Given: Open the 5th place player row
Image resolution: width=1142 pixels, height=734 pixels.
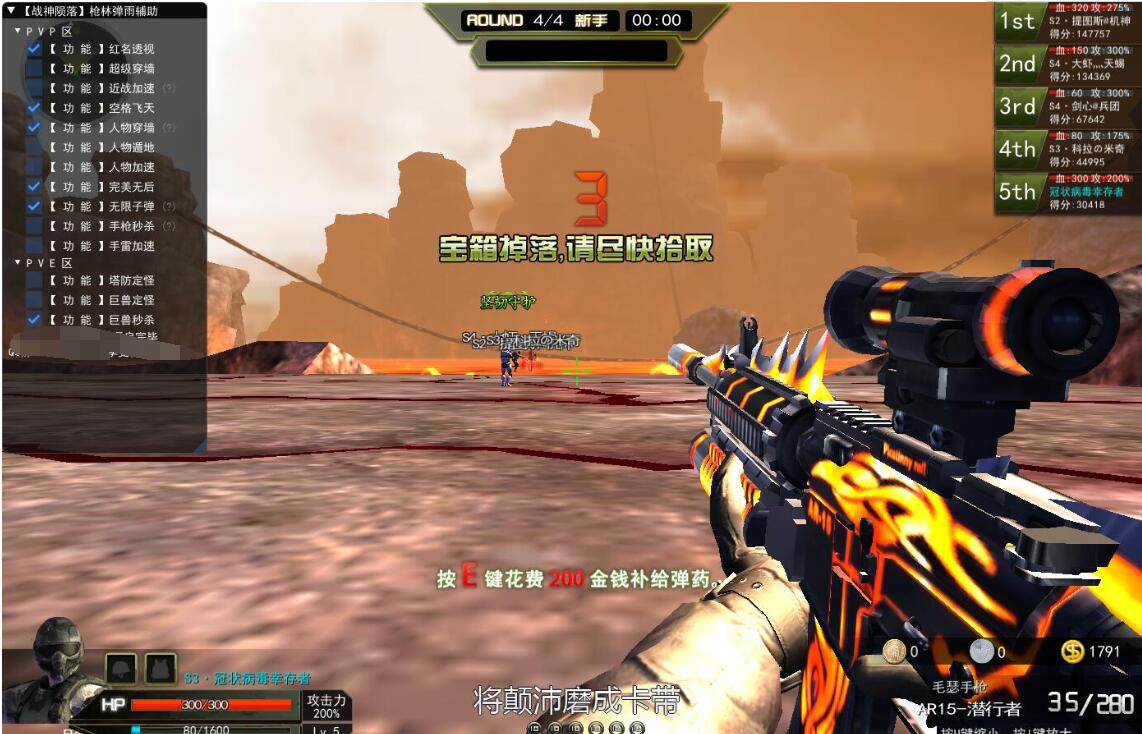Looking at the screenshot, I should (x=1067, y=192).
